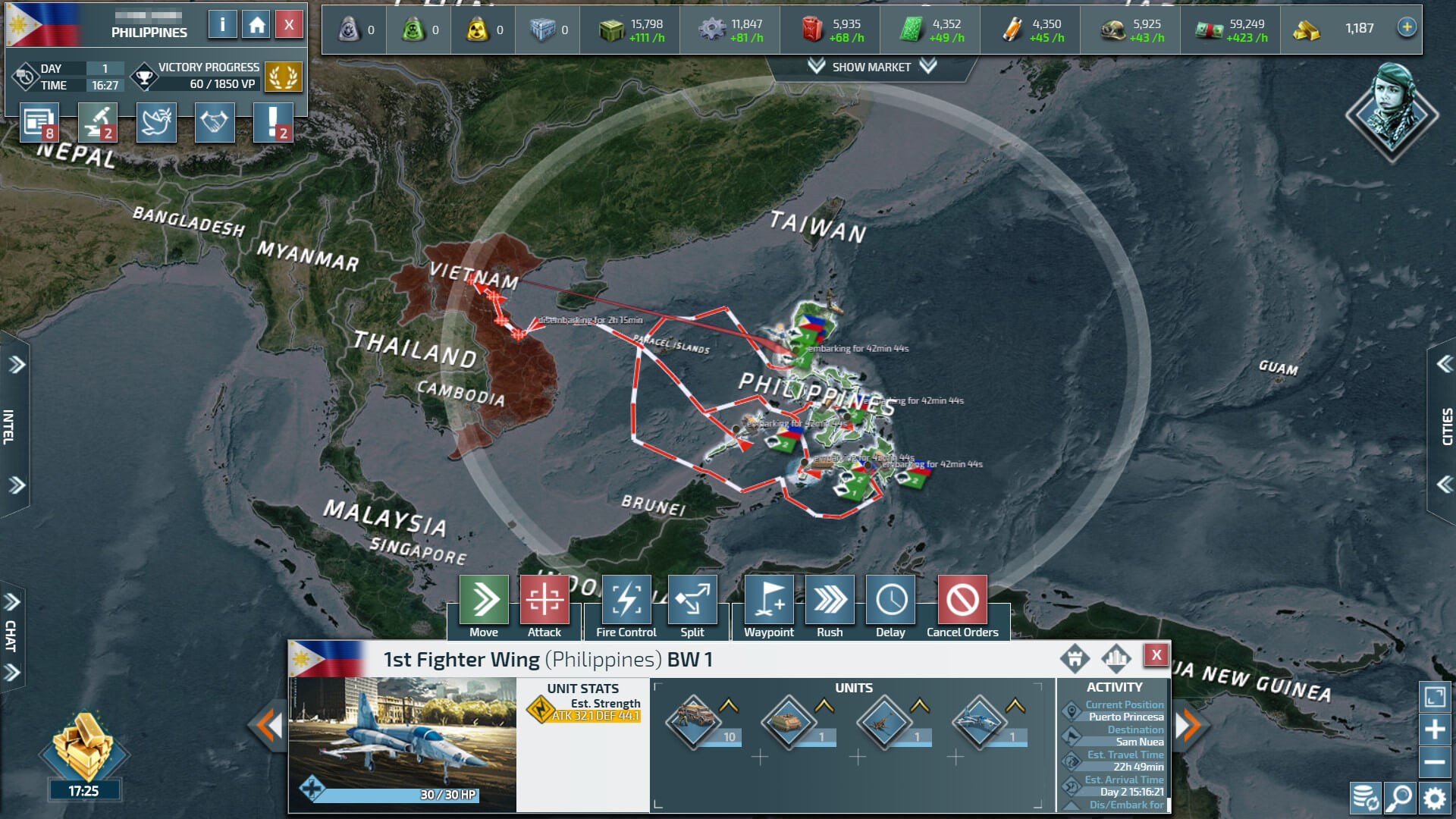Open the newspaper icon with 8 notifications

39,123
